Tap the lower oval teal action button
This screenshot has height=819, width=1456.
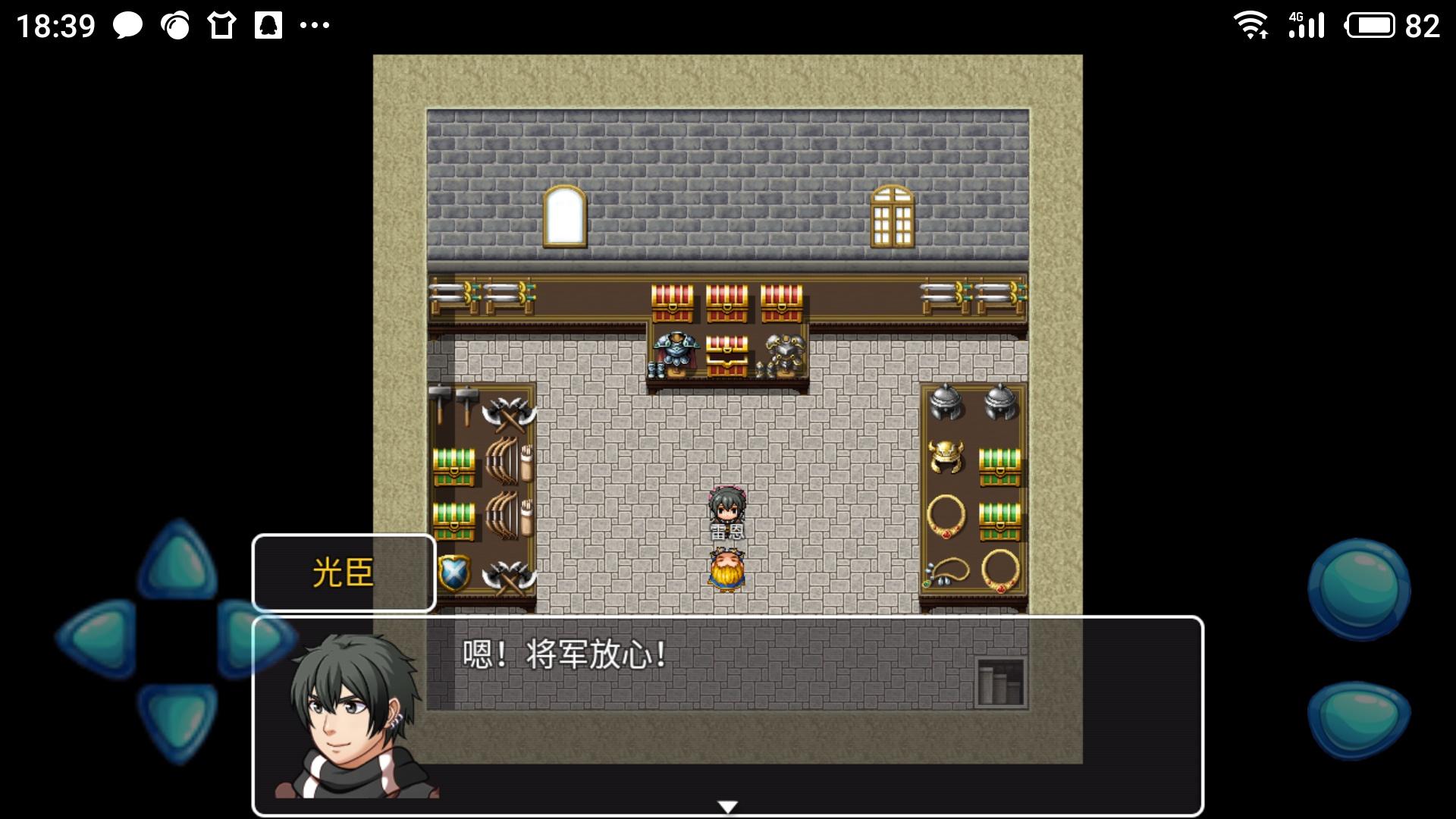(1358, 718)
